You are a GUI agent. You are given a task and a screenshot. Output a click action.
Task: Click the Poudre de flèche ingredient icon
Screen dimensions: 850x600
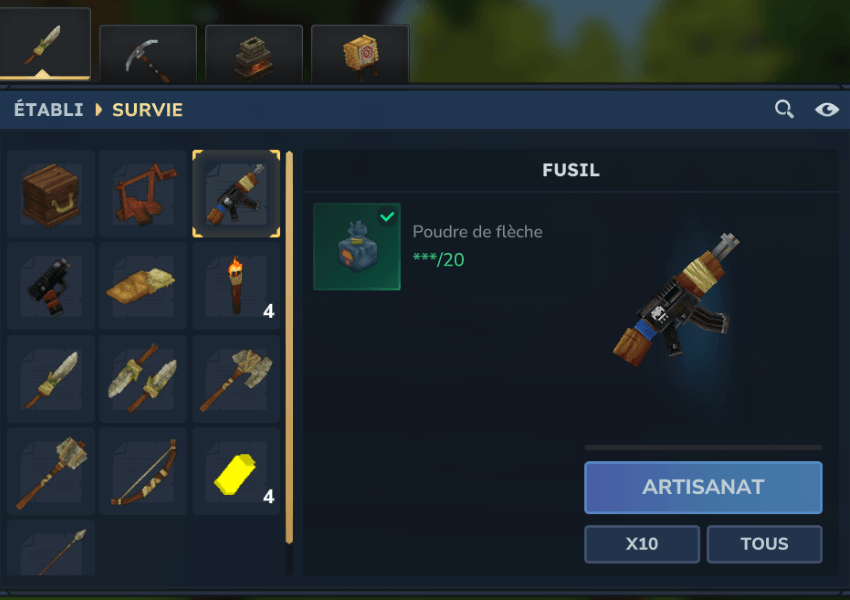click(x=357, y=247)
